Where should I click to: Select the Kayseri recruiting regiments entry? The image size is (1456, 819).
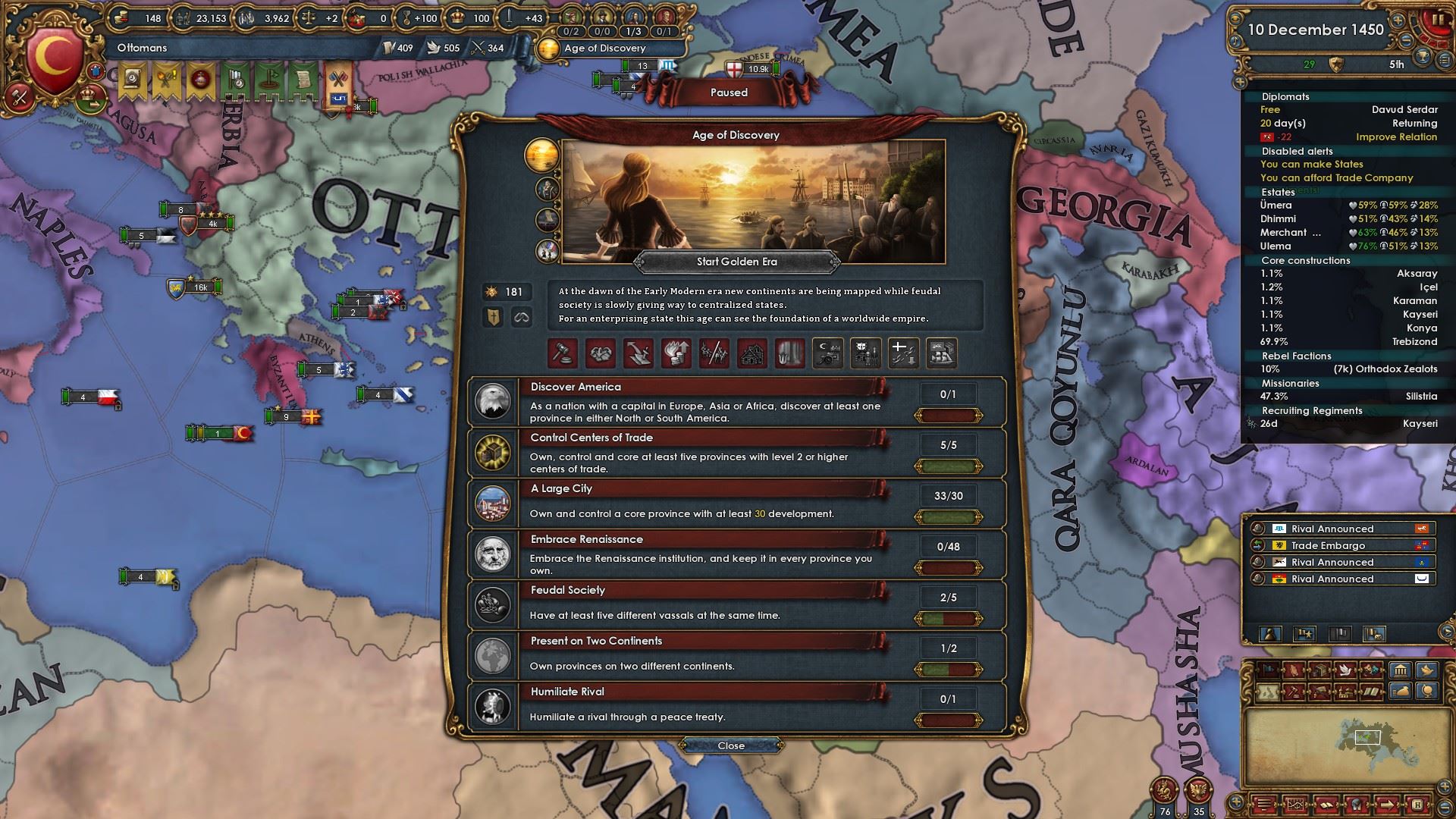(x=1348, y=423)
